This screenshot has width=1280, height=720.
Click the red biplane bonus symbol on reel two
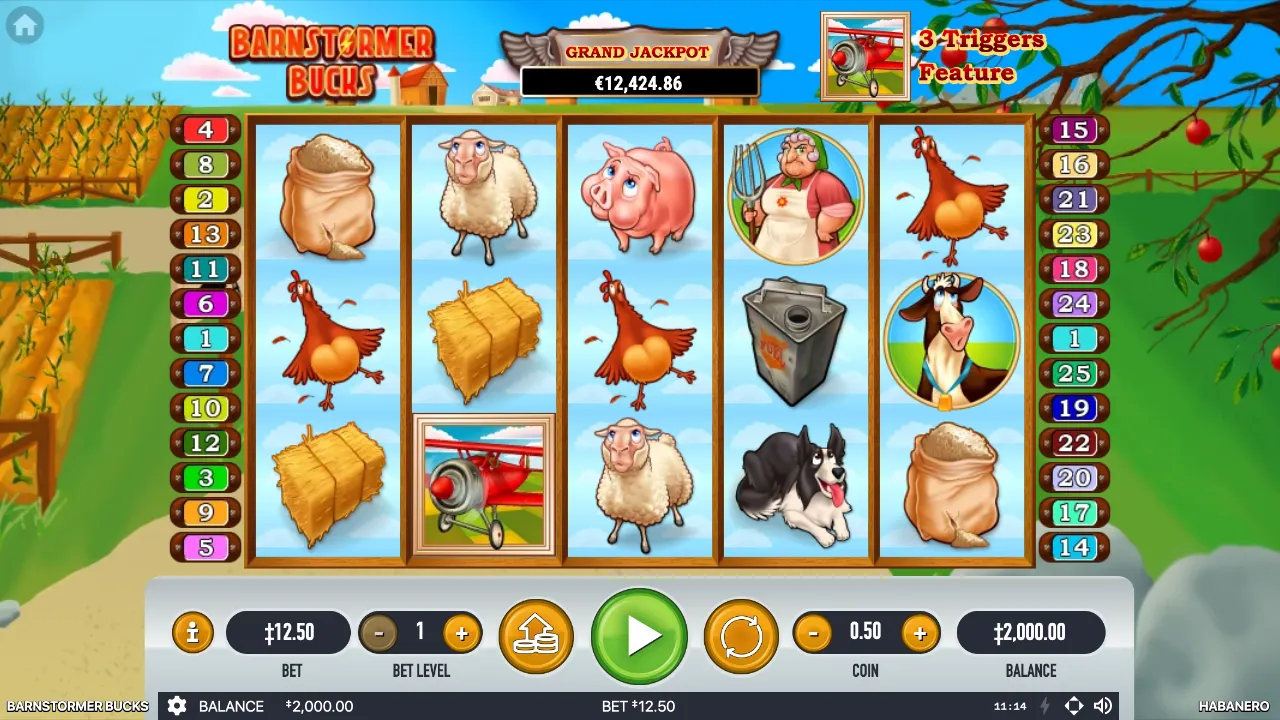pyautogui.click(x=484, y=485)
